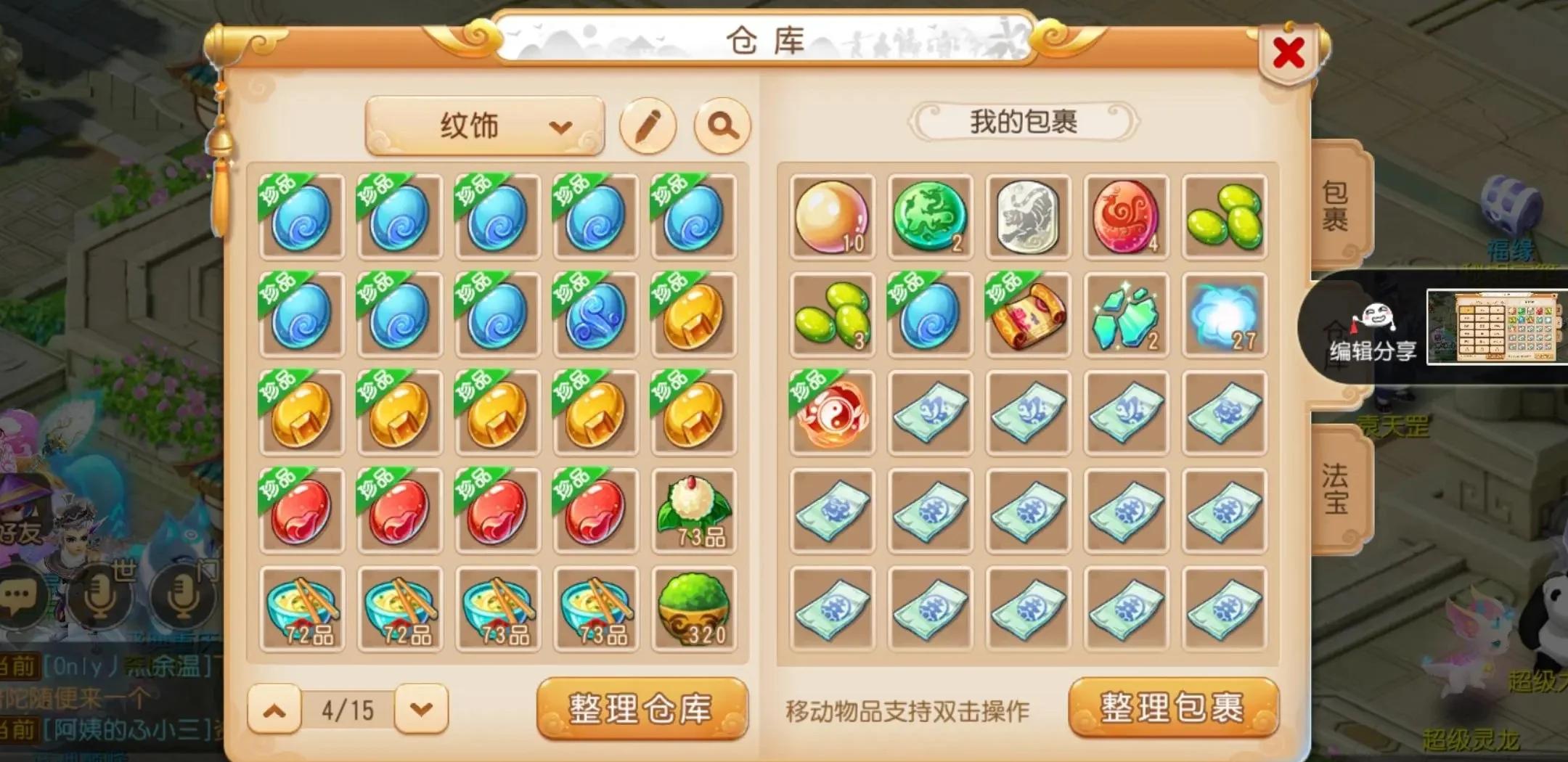The image size is (1568, 762).
Task: Select the silver tiger medallion item
Action: click(1028, 216)
